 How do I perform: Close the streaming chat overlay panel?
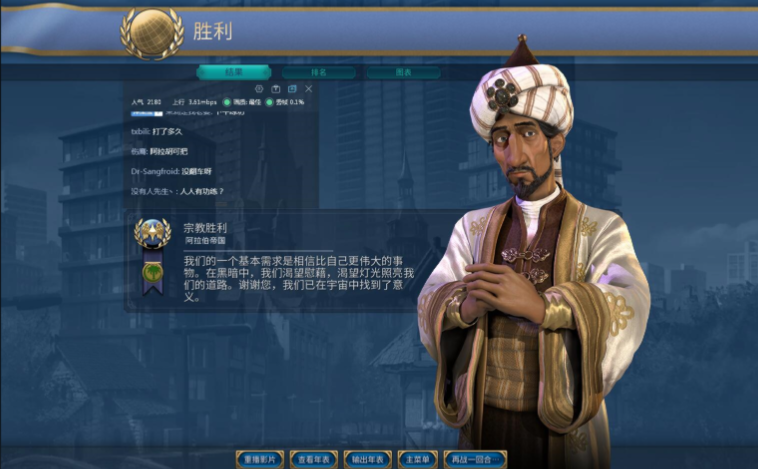pyautogui.click(x=309, y=89)
